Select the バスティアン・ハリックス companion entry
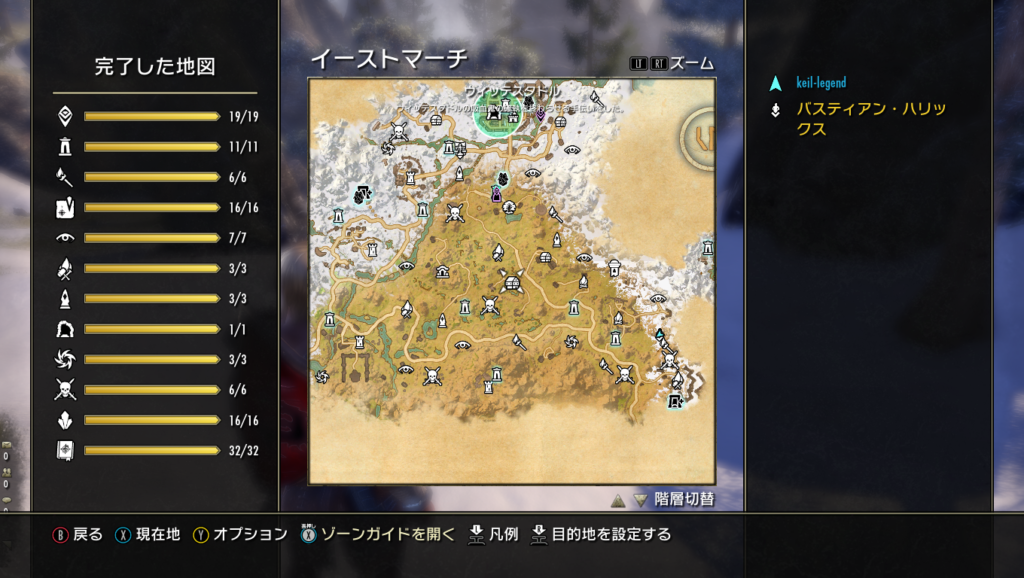 (870, 119)
